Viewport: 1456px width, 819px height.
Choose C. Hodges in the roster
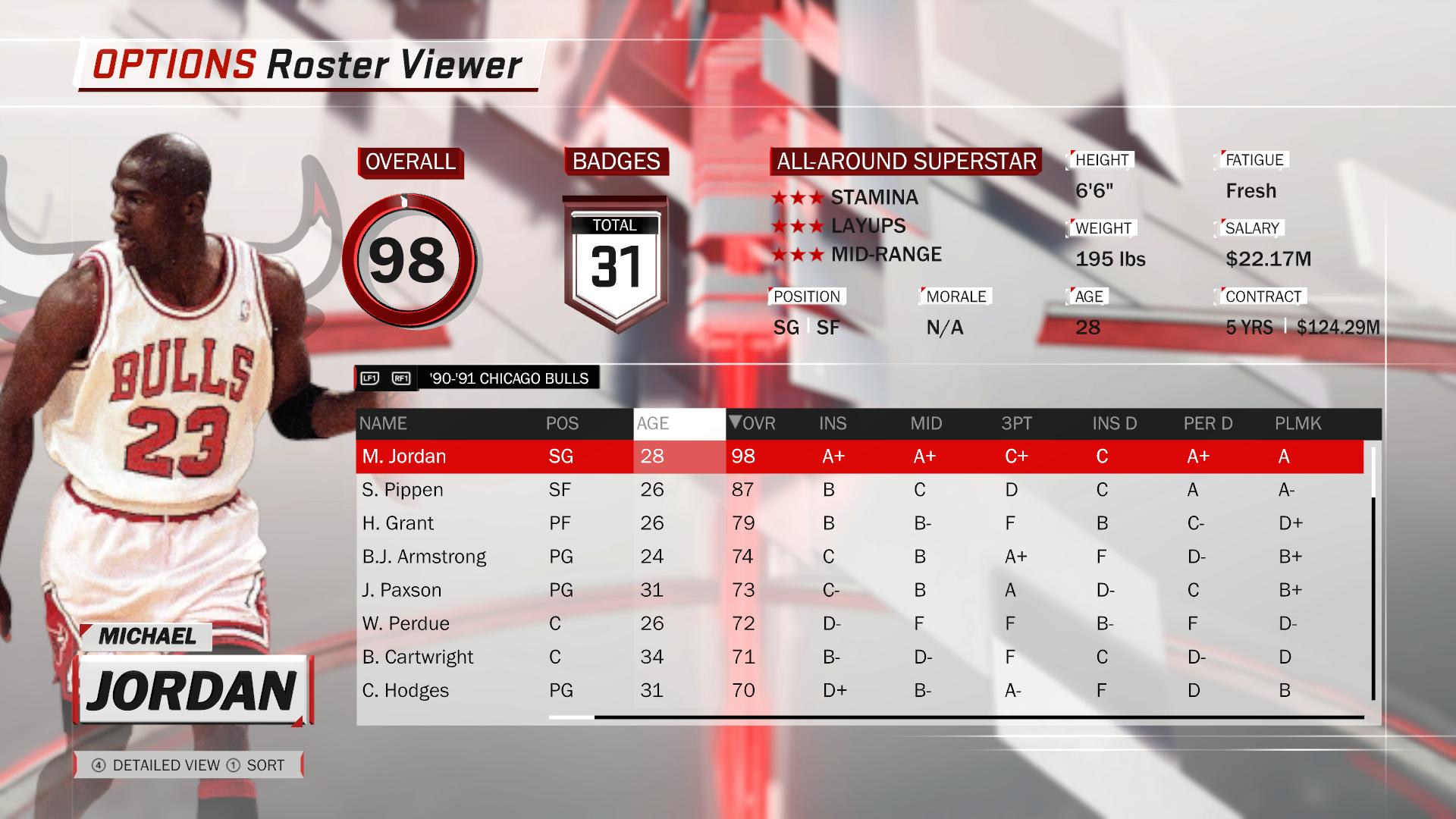pyautogui.click(x=406, y=690)
